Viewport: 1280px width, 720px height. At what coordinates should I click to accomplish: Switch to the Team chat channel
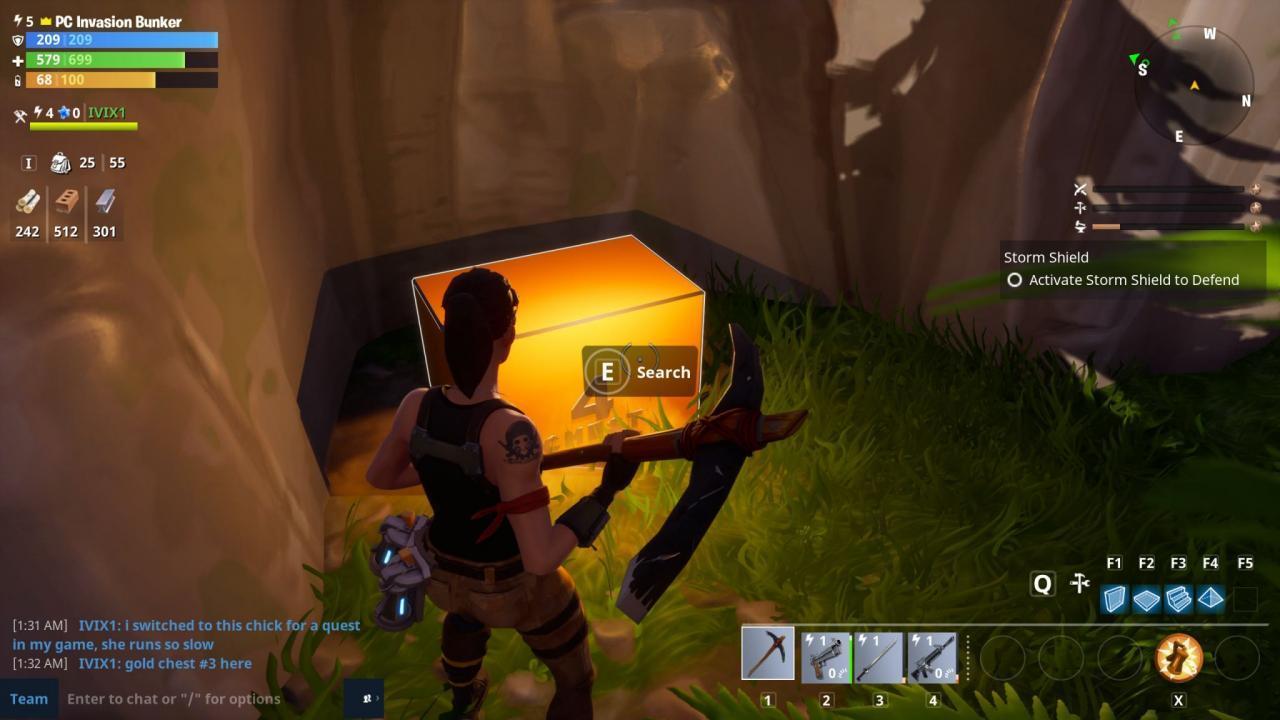[x=29, y=698]
